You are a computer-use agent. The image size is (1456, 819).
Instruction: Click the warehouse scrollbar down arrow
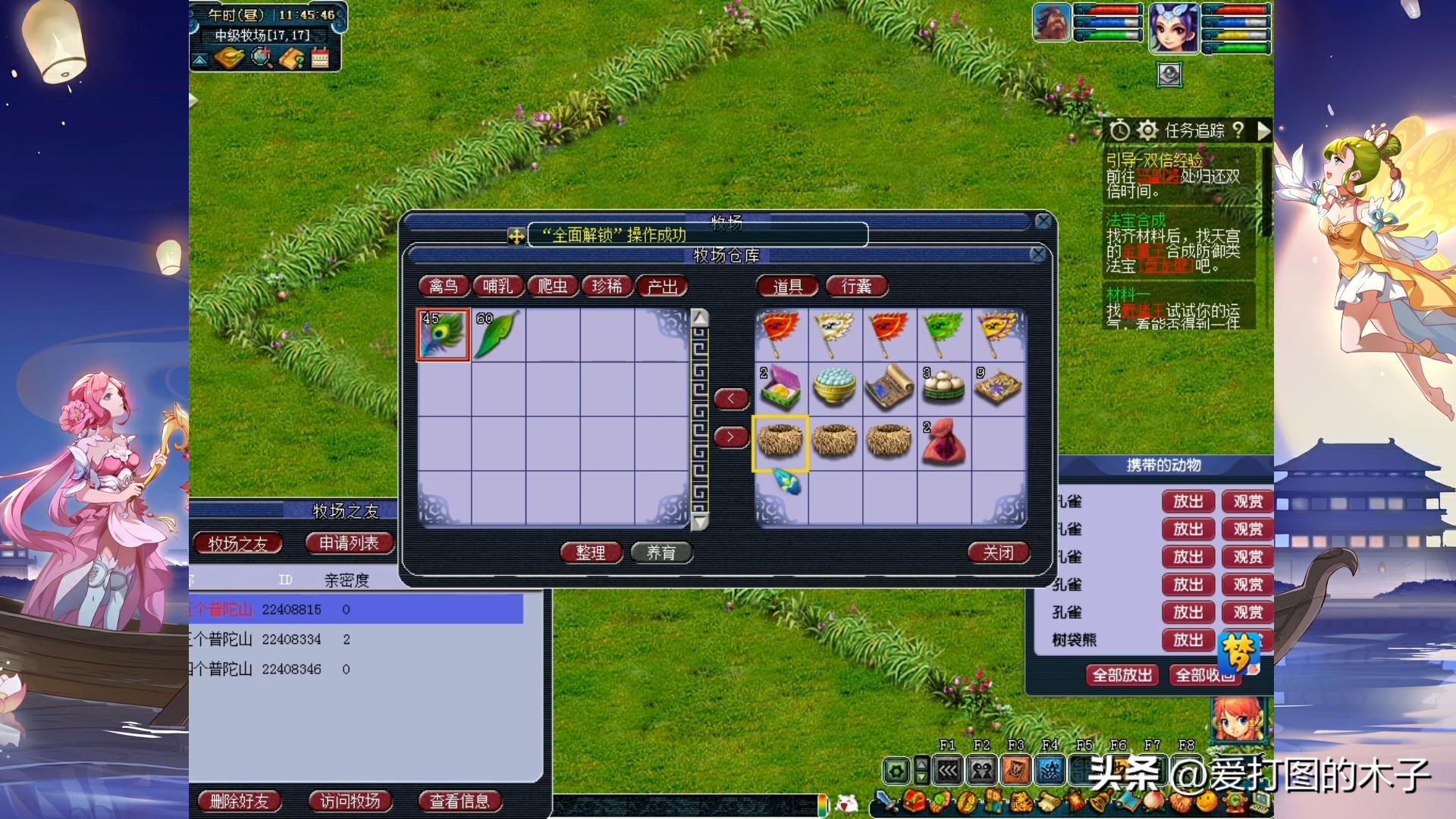click(700, 523)
